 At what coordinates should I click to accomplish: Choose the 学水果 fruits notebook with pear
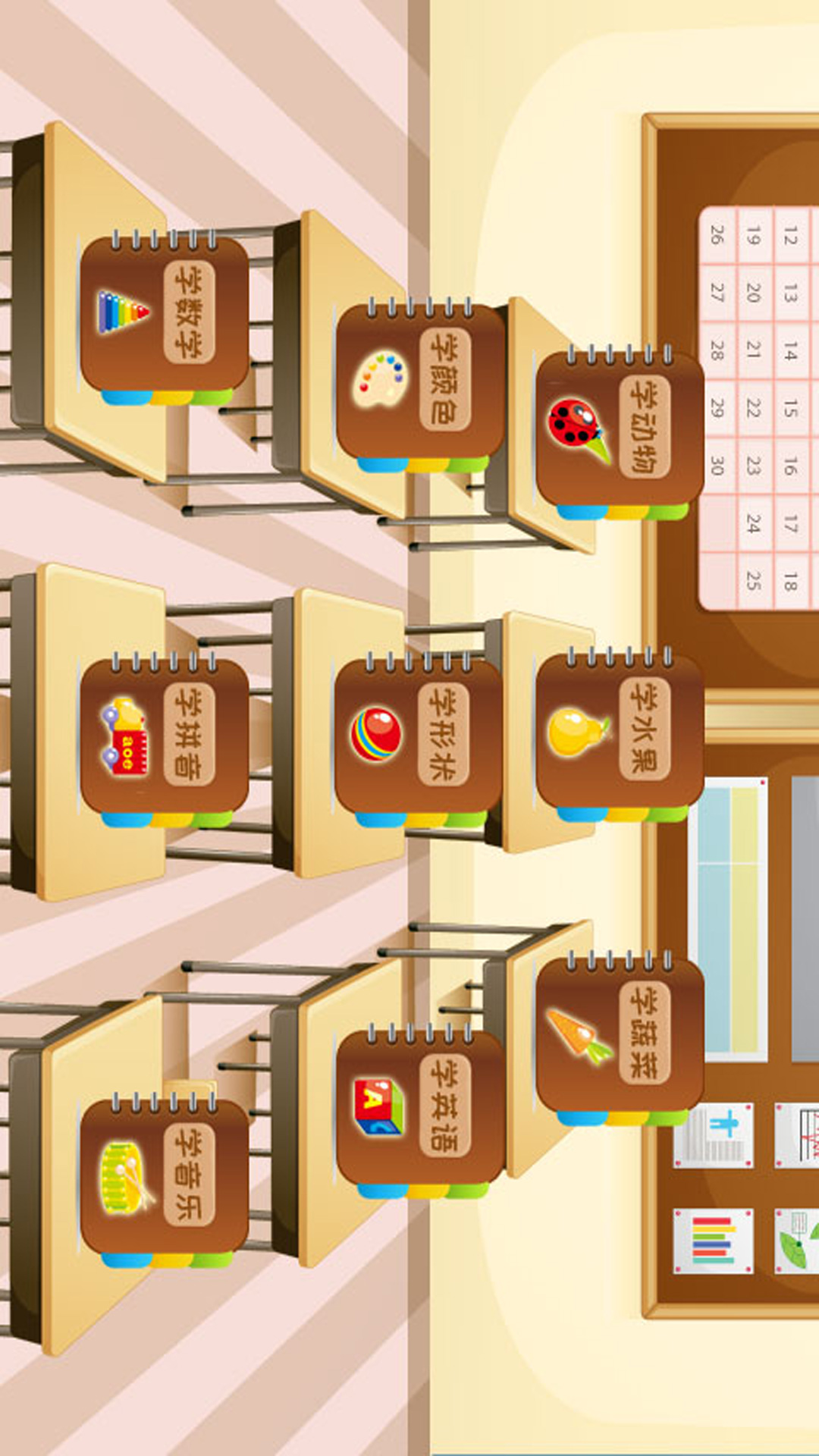coord(620,731)
